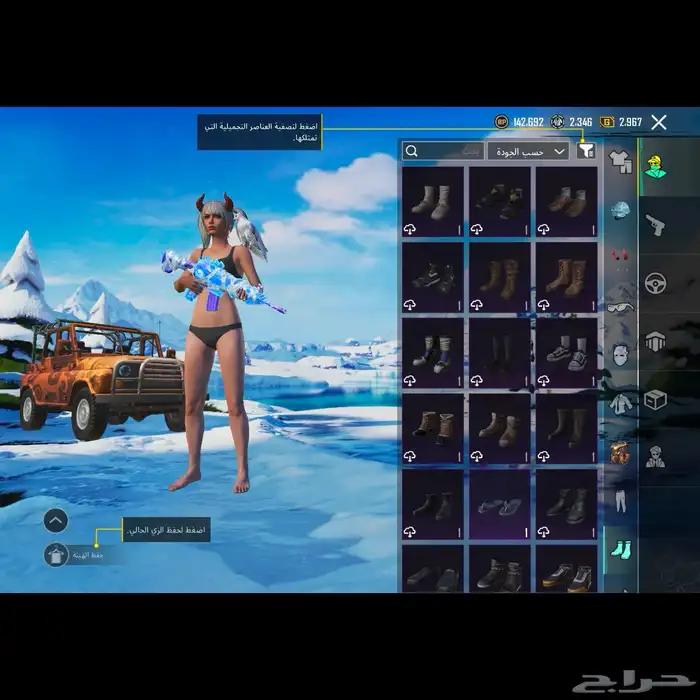Image resolution: width=700 pixels, height=700 pixels.
Task: Expand the up-arrow circle button
Action: [x=56, y=520]
